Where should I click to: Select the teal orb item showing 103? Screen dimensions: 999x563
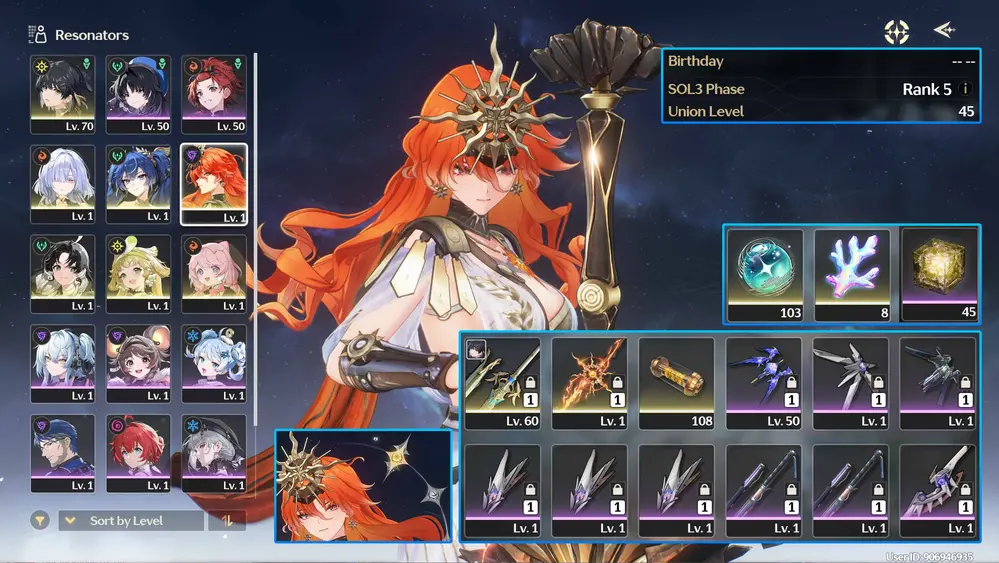point(764,275)
